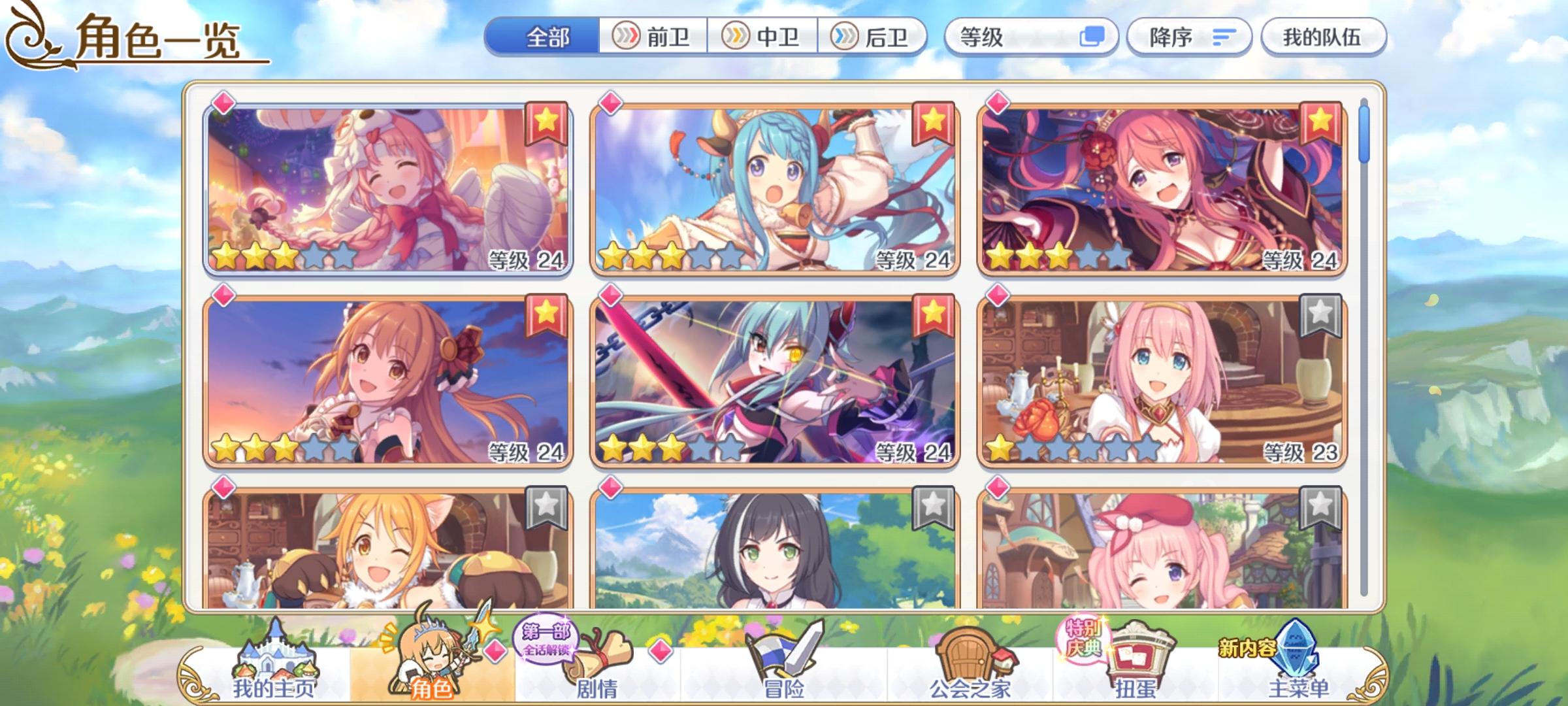The width and height of the screenshot is (1568, 706).
Task: Open the 剧情 story scroll icon
Action: coord(598,654)
